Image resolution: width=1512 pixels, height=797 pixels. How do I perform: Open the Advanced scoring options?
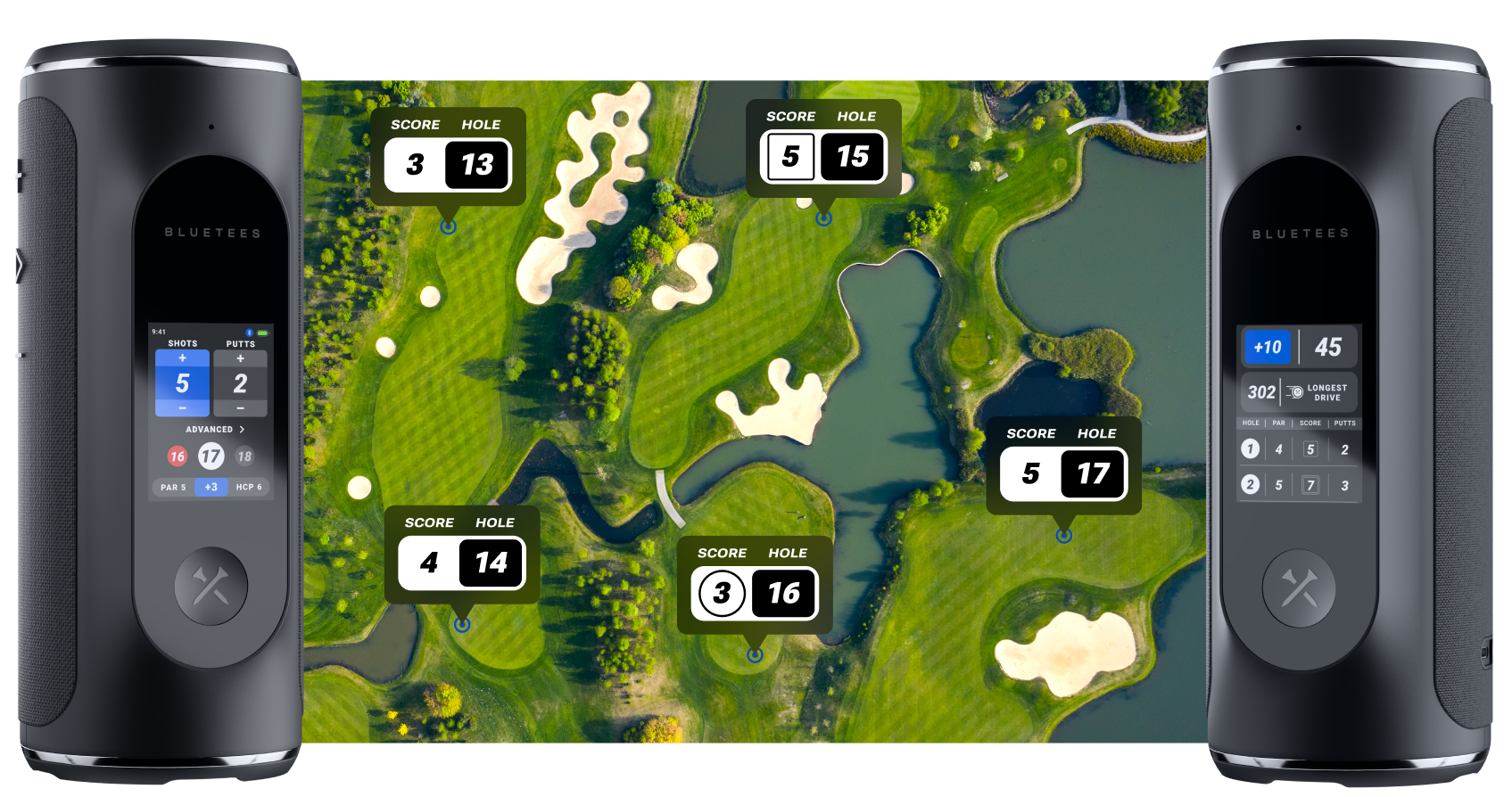214,430
